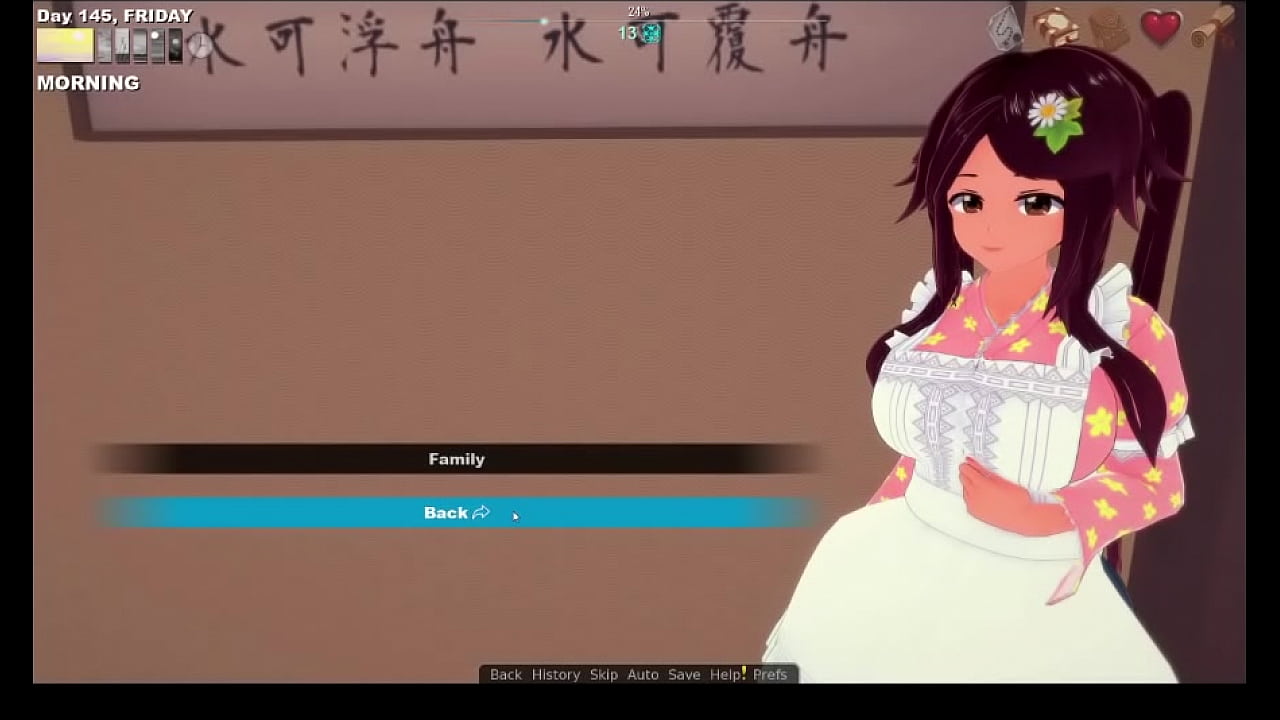The height and width of the screenshot is (720, 1280).
Task: Select the Family dialogue option
Action: pos(457,459)
